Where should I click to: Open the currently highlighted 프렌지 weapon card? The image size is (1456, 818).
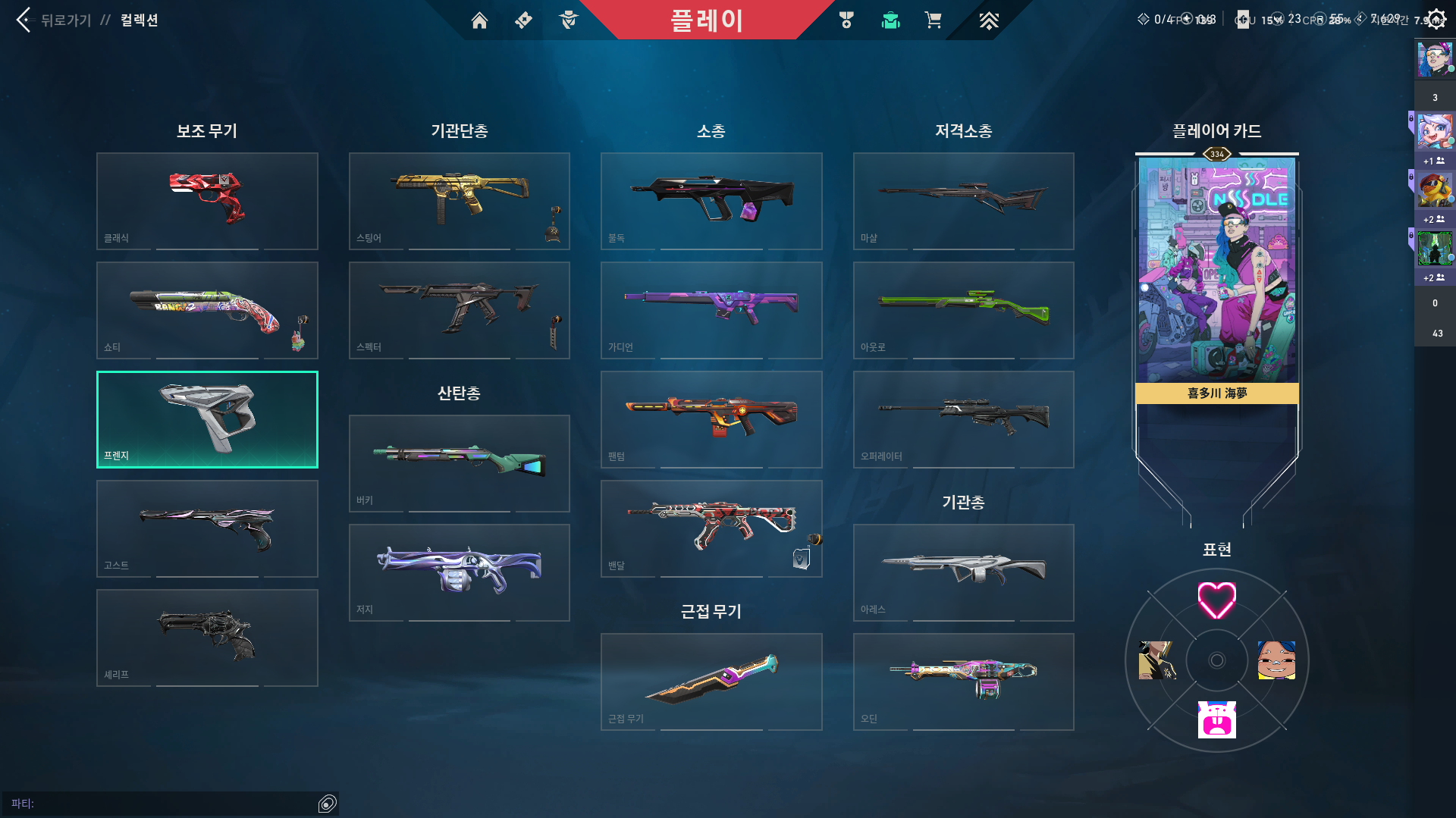pyautogui.click(x=207, y=419)
